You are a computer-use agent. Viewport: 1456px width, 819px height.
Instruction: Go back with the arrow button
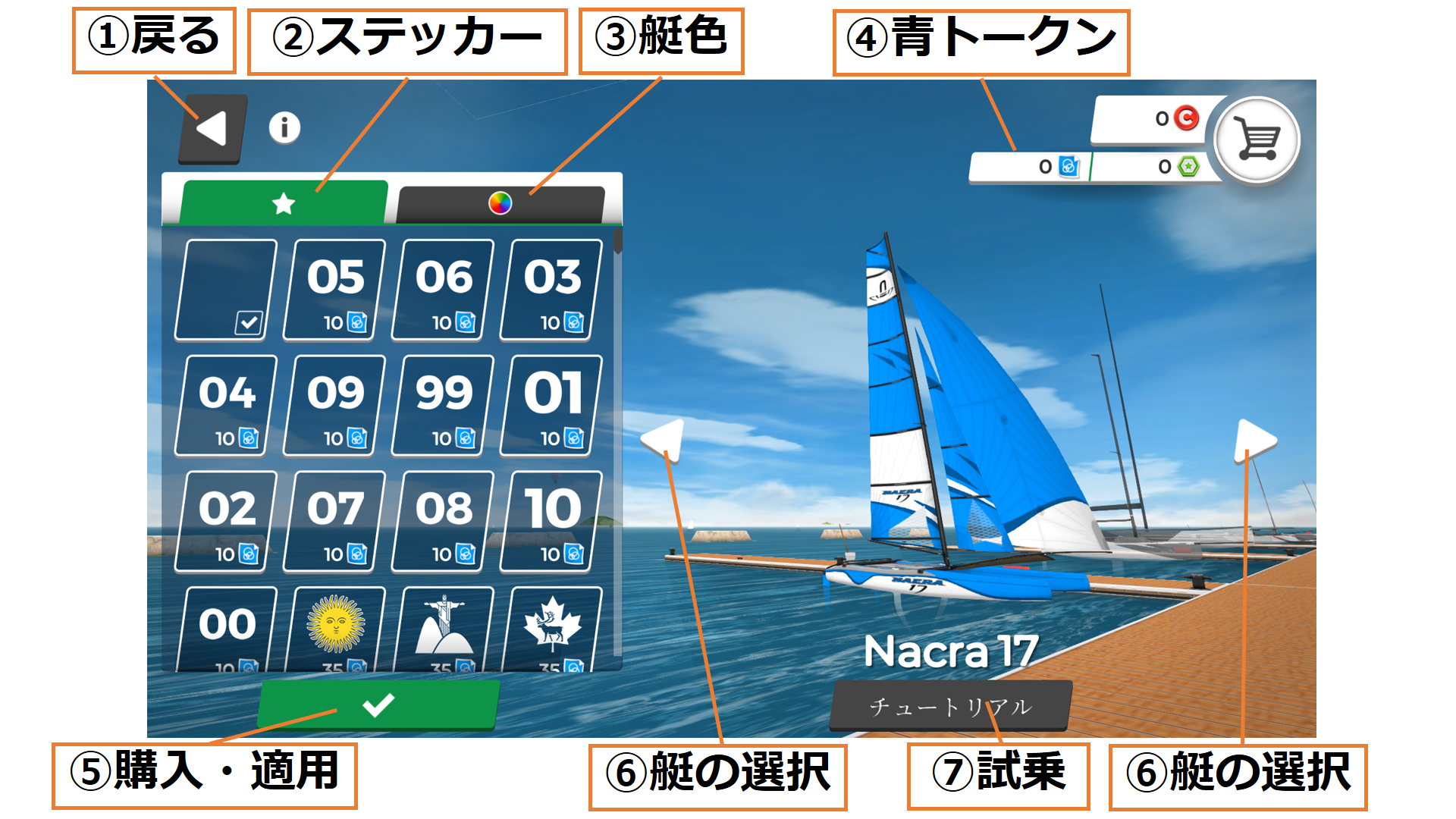(213, 129)
